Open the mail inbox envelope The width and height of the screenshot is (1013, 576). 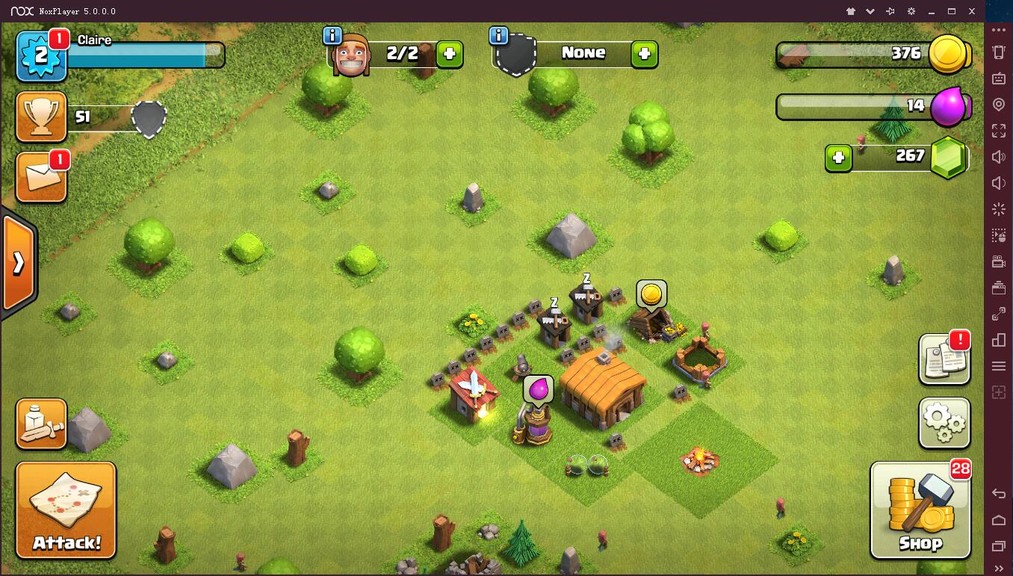pos(41,178)
